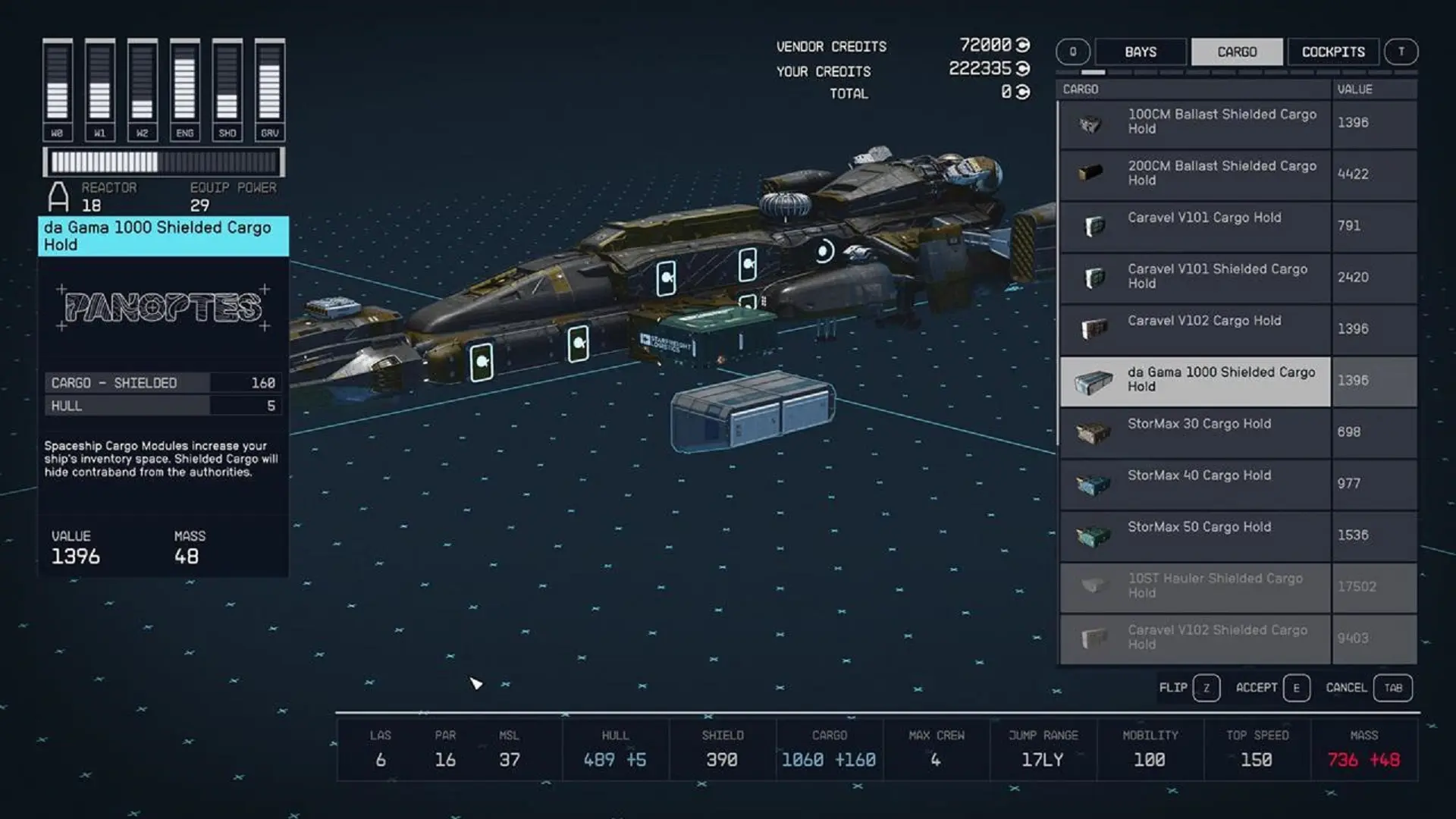This screenshot has height=819, width=1456.
Task: Click the da Gama 1000 Shielded Cargo Hold row
Action: [x=1221, y=380]
